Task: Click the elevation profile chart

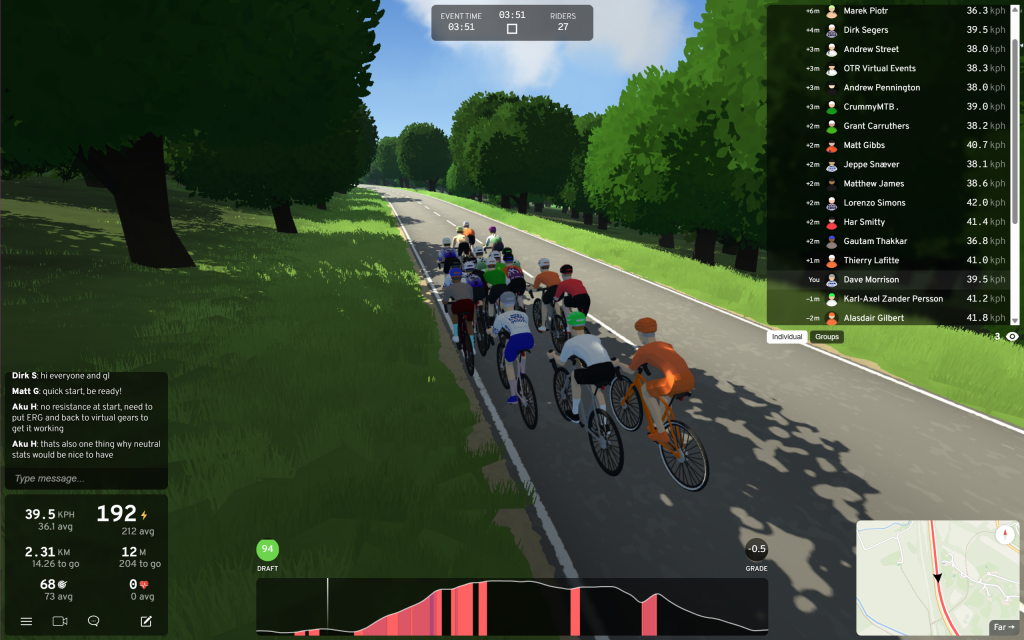Action: [512, 606]
